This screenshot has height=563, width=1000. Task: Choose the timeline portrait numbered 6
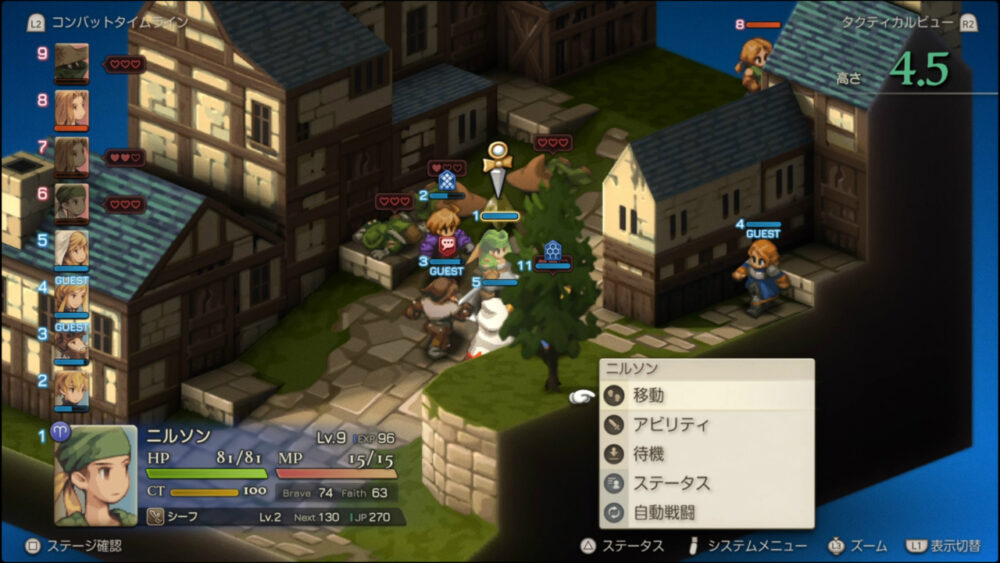[x=71, y=202]
